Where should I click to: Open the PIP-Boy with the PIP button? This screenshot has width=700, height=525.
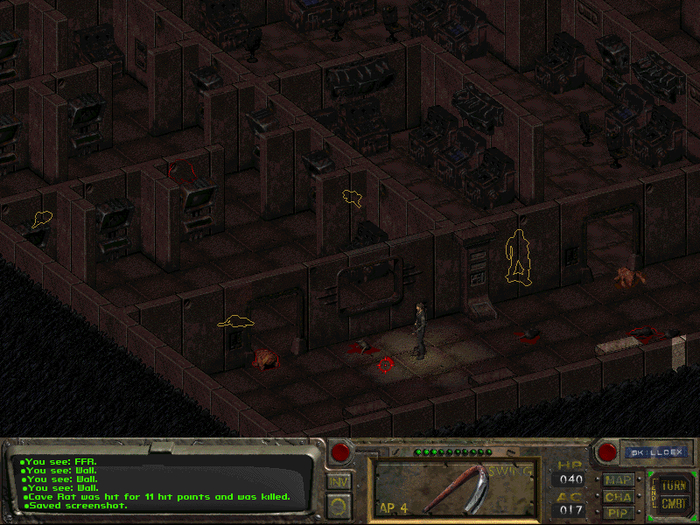click(x=617, y=512)
